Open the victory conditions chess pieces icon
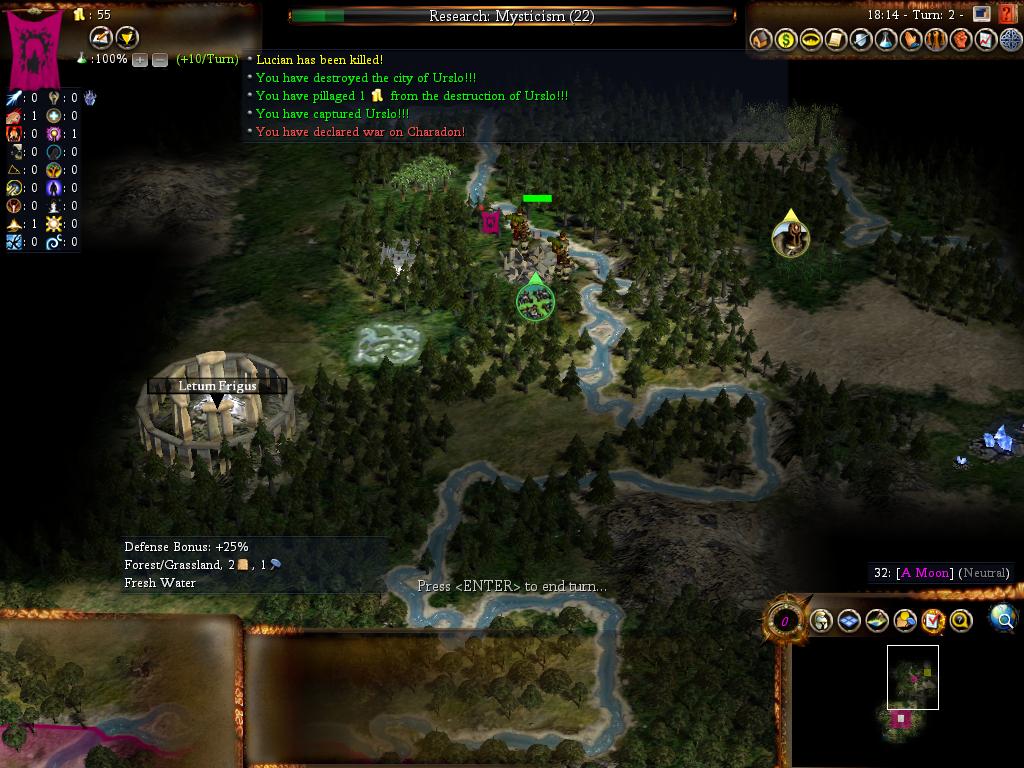This screenshot has width=1024, height=768. 936,40
